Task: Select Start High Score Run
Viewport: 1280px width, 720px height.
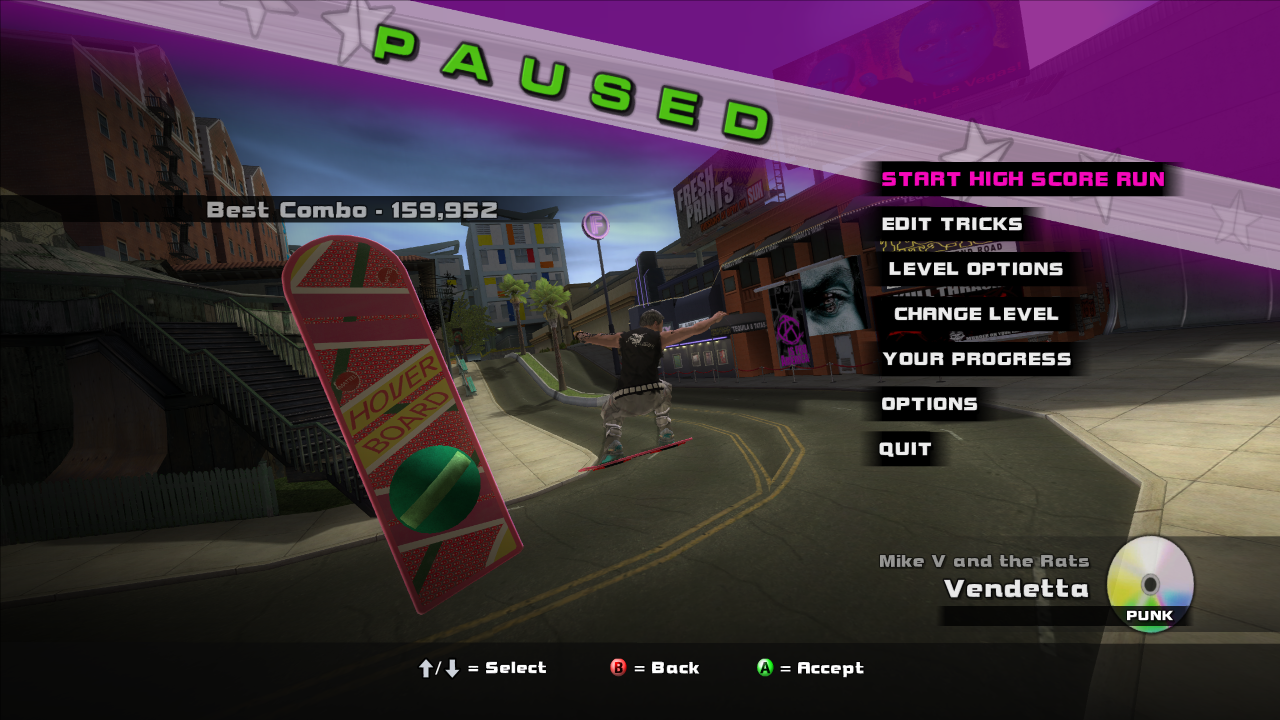Action: click(1022, 180)
